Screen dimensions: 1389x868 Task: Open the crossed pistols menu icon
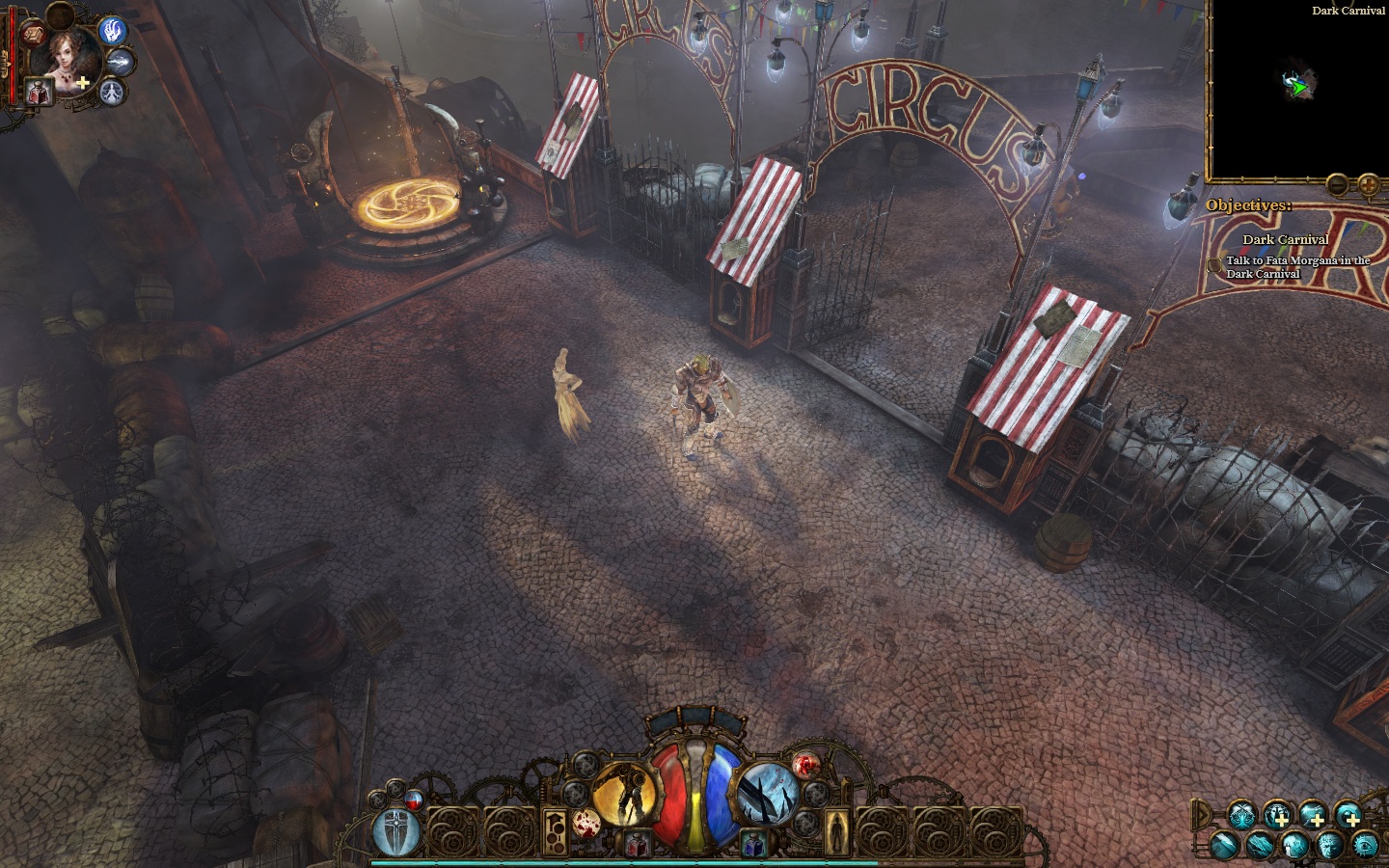(1240, 816)
